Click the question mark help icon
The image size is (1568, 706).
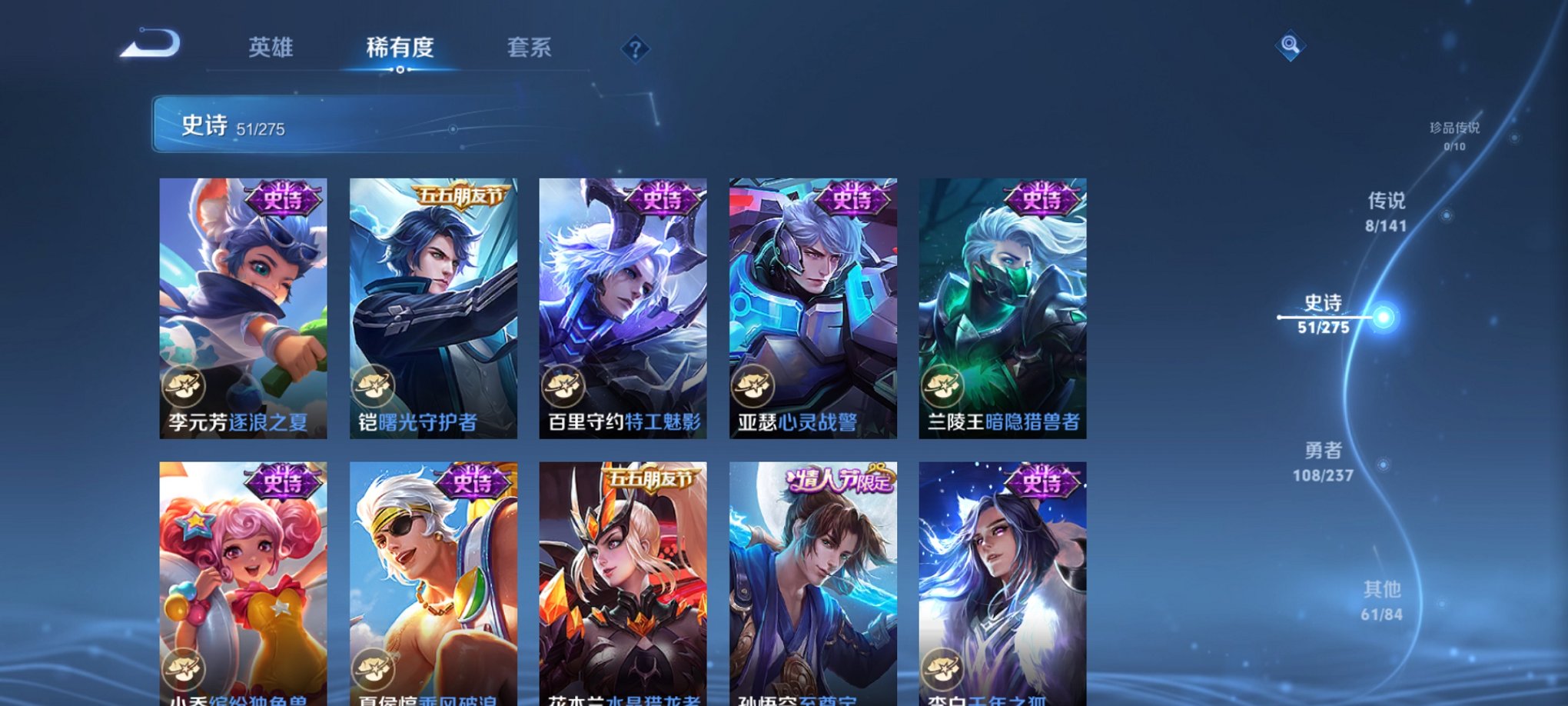[635, 49]
